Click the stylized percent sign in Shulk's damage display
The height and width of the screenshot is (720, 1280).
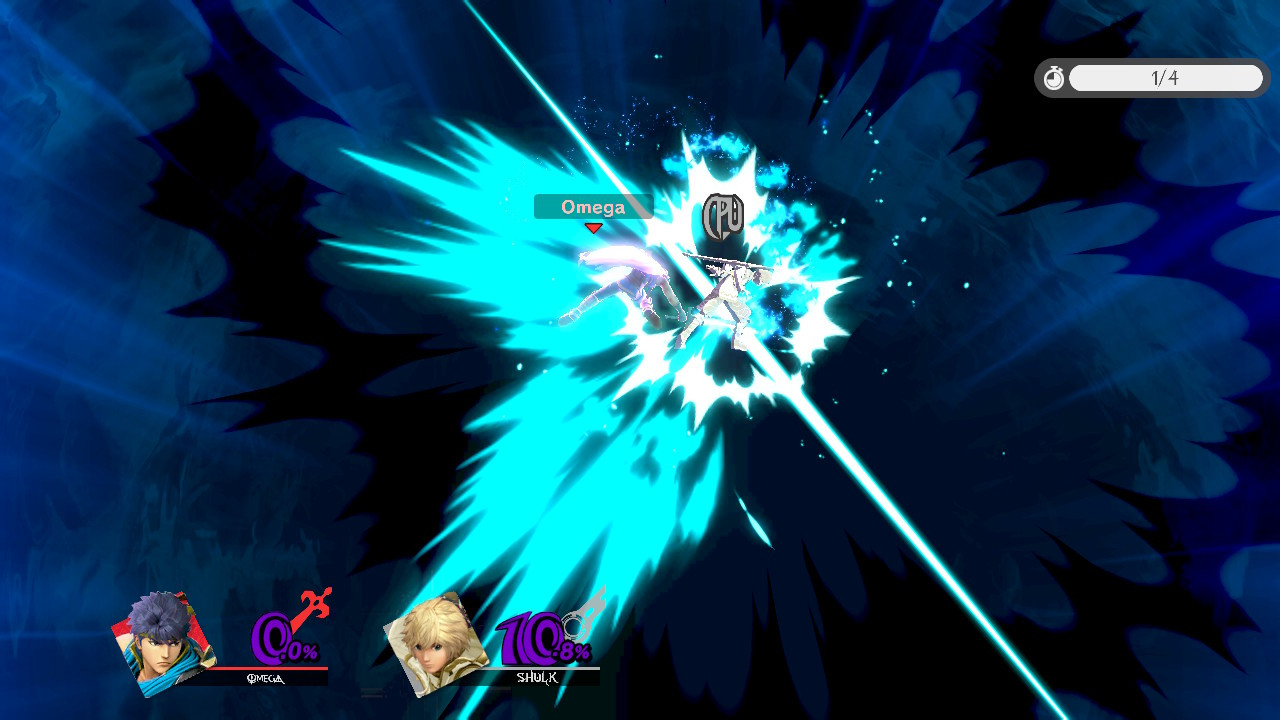click(x=585, y=652)
